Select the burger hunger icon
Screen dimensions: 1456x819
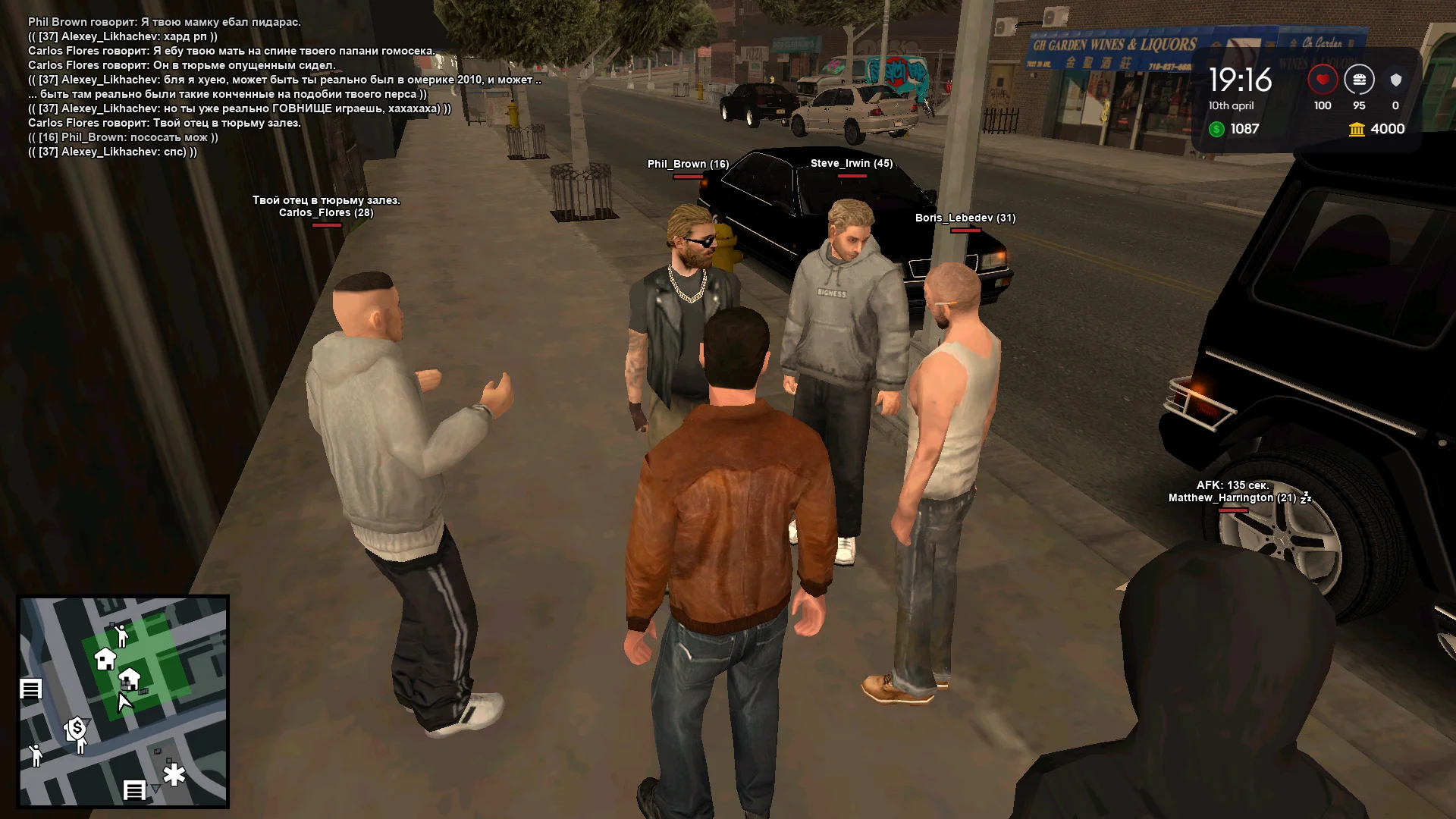point(1359,80)
